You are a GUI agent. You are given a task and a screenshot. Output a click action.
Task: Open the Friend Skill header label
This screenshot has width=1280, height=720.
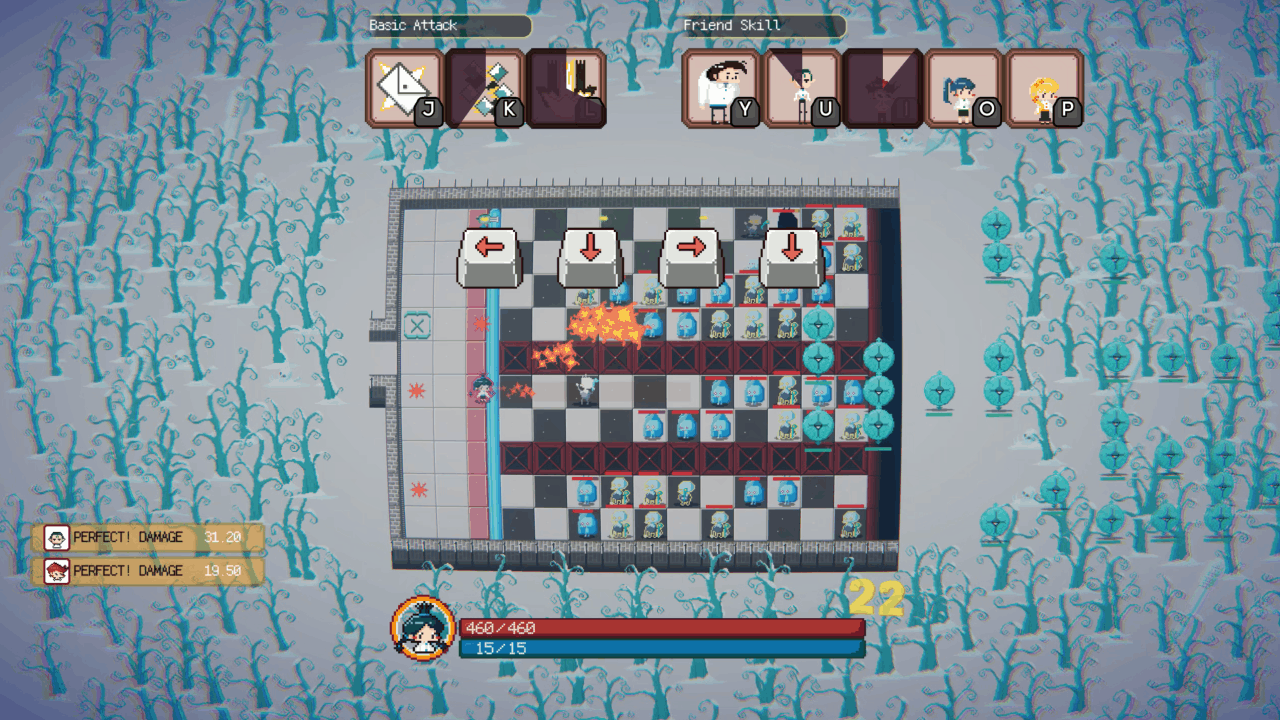pos(761,26)
